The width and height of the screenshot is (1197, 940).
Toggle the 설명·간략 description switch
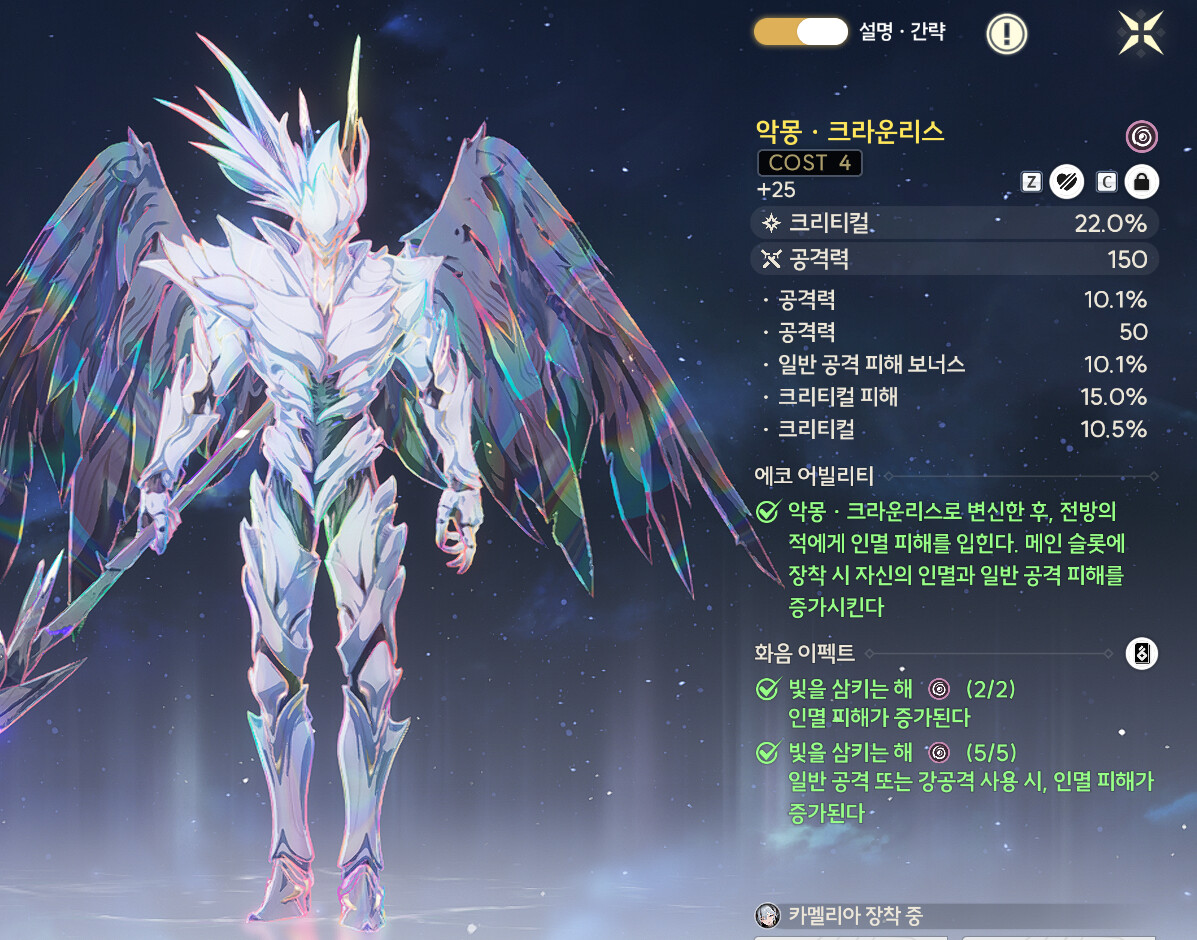coord(801,32)
